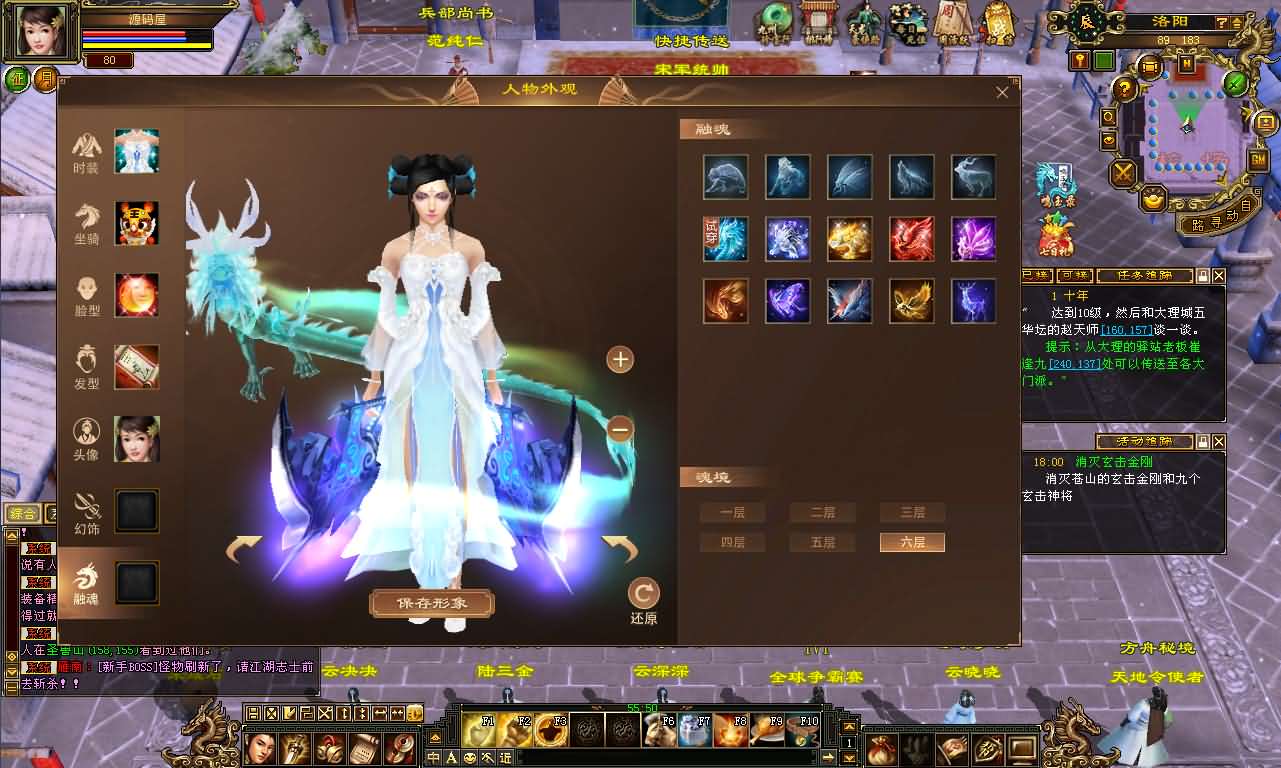The image size is (1281, 768).
Task: Select the red phoenix soul fusion icon
Action: tap(911, 239)
